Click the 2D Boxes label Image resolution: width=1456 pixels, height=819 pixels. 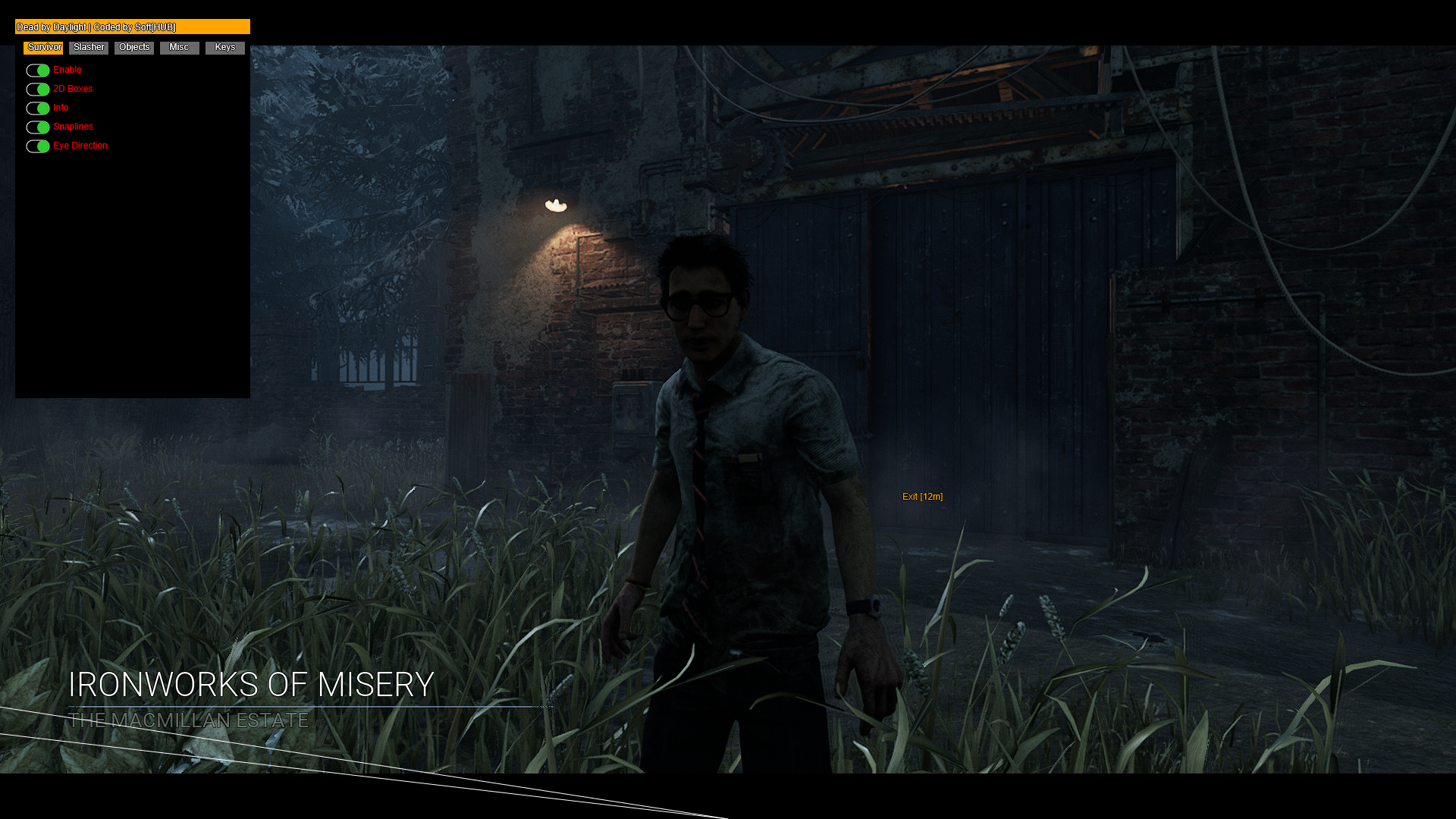coord(73,89)
